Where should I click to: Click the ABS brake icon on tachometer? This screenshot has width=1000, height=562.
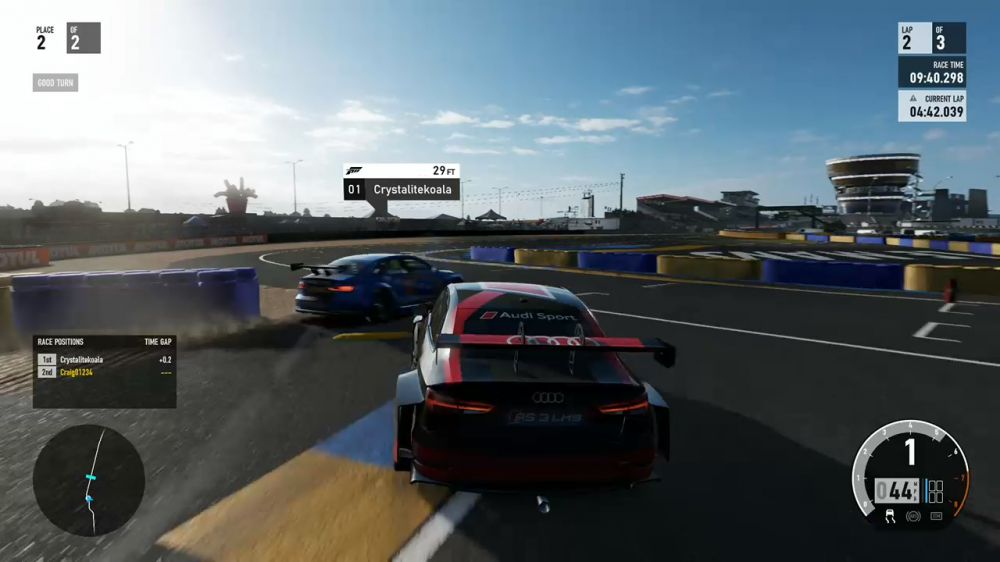911,516
